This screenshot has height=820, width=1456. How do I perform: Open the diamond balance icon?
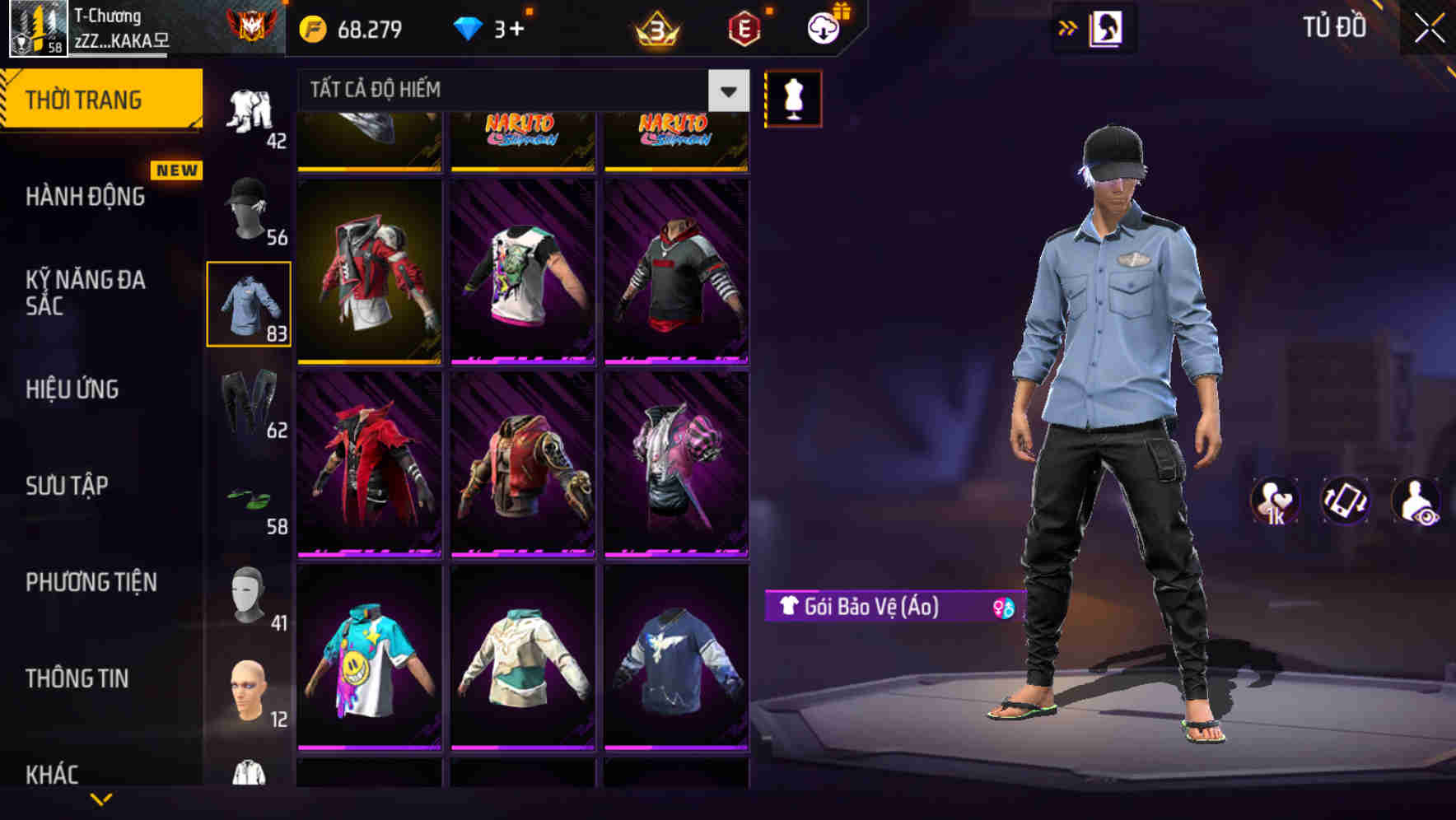(469, 26)
